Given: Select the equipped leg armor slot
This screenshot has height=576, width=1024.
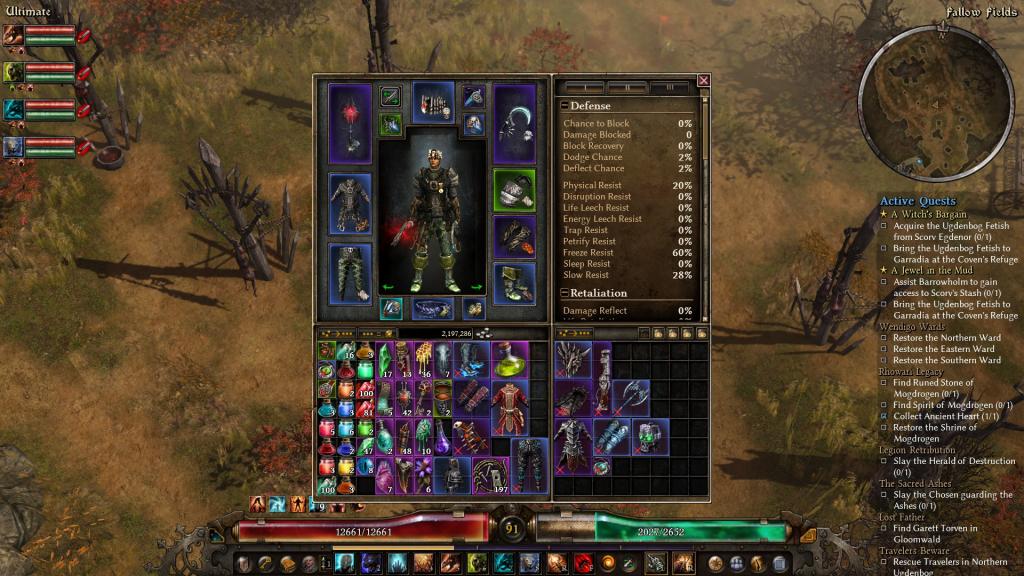Looking at the screenshot, I should tap(350, 272).
